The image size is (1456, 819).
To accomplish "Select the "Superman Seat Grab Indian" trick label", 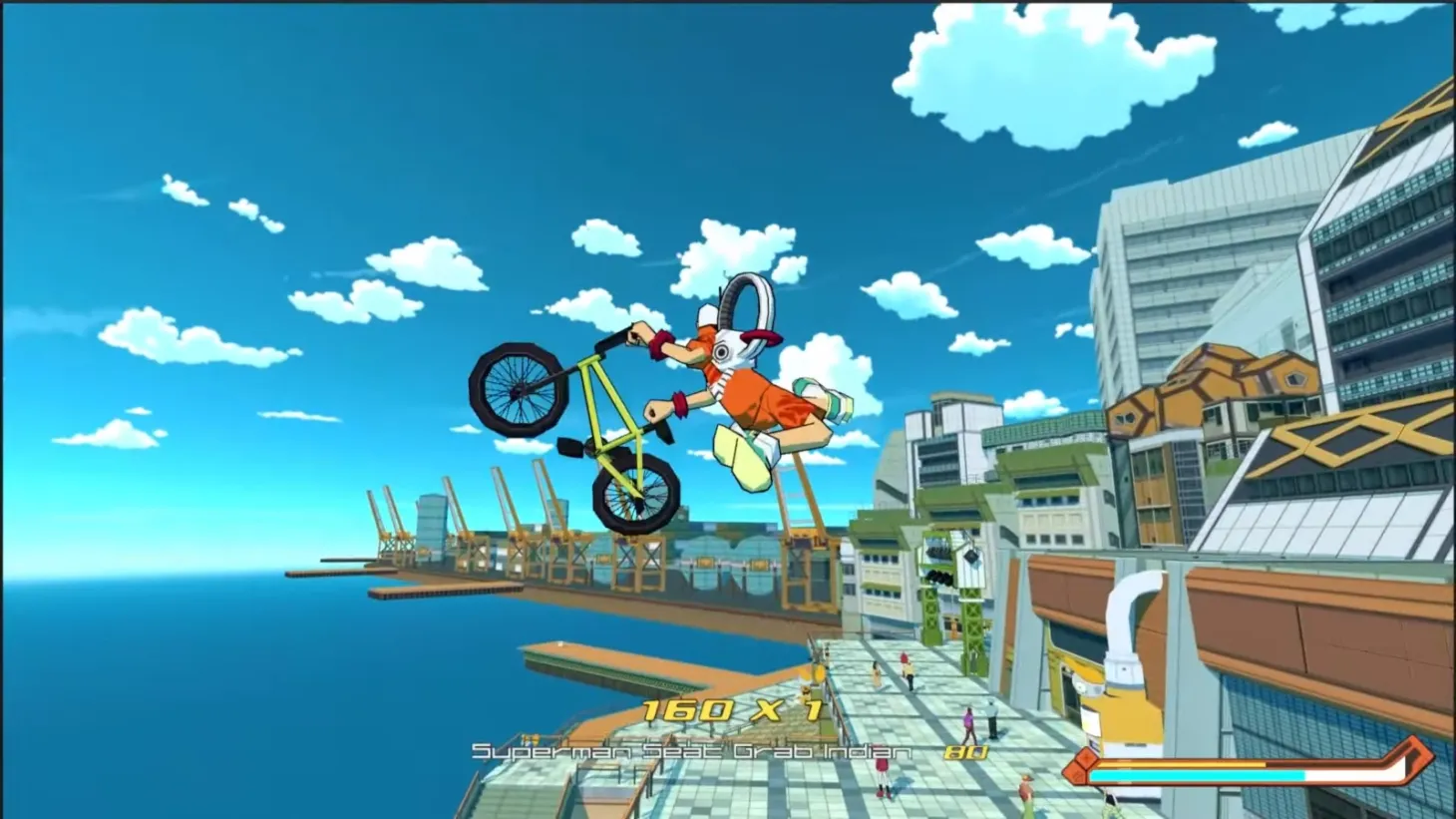I will [691, 753].
